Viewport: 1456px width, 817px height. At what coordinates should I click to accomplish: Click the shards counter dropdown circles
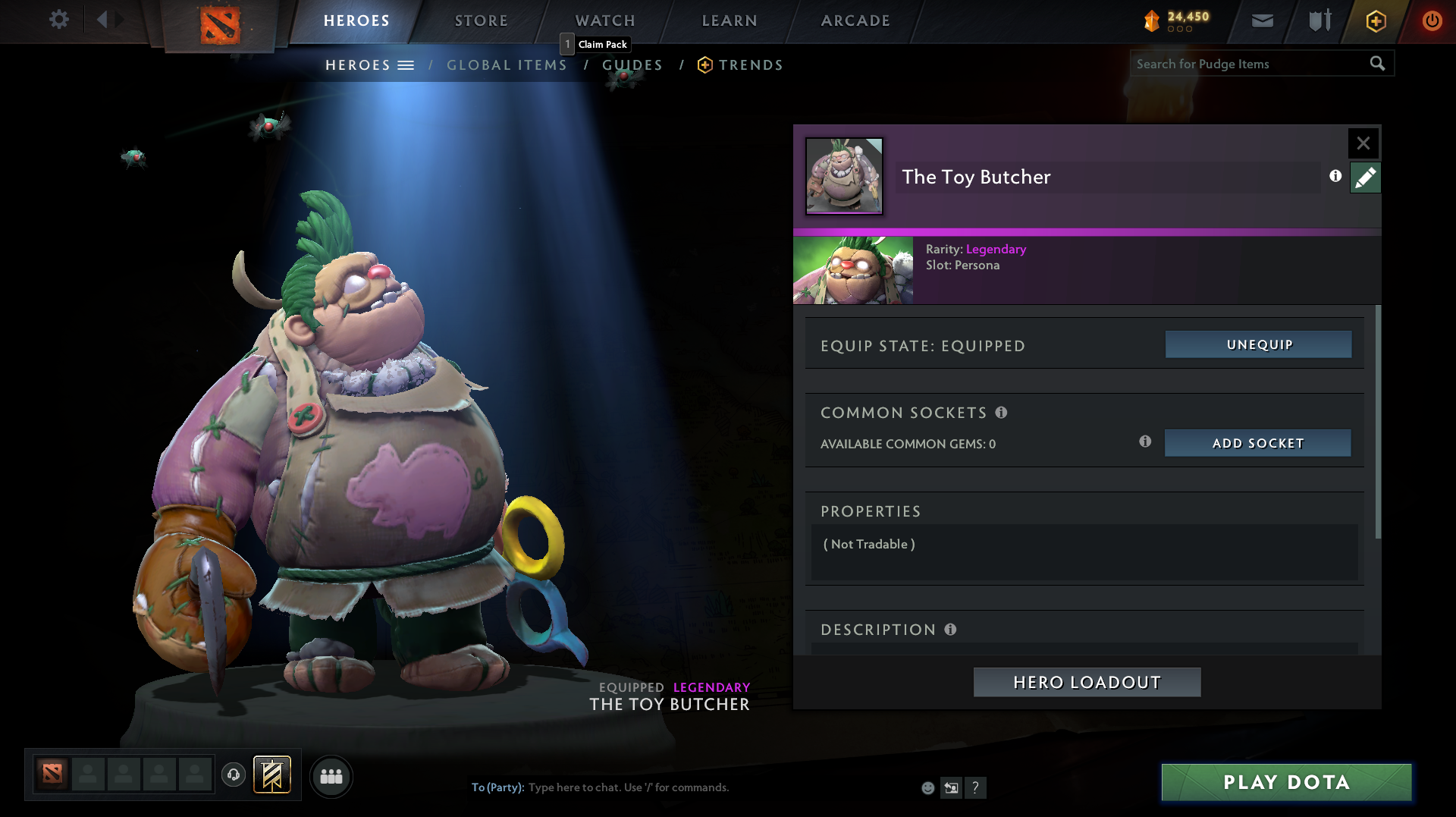coord(1180,30)
